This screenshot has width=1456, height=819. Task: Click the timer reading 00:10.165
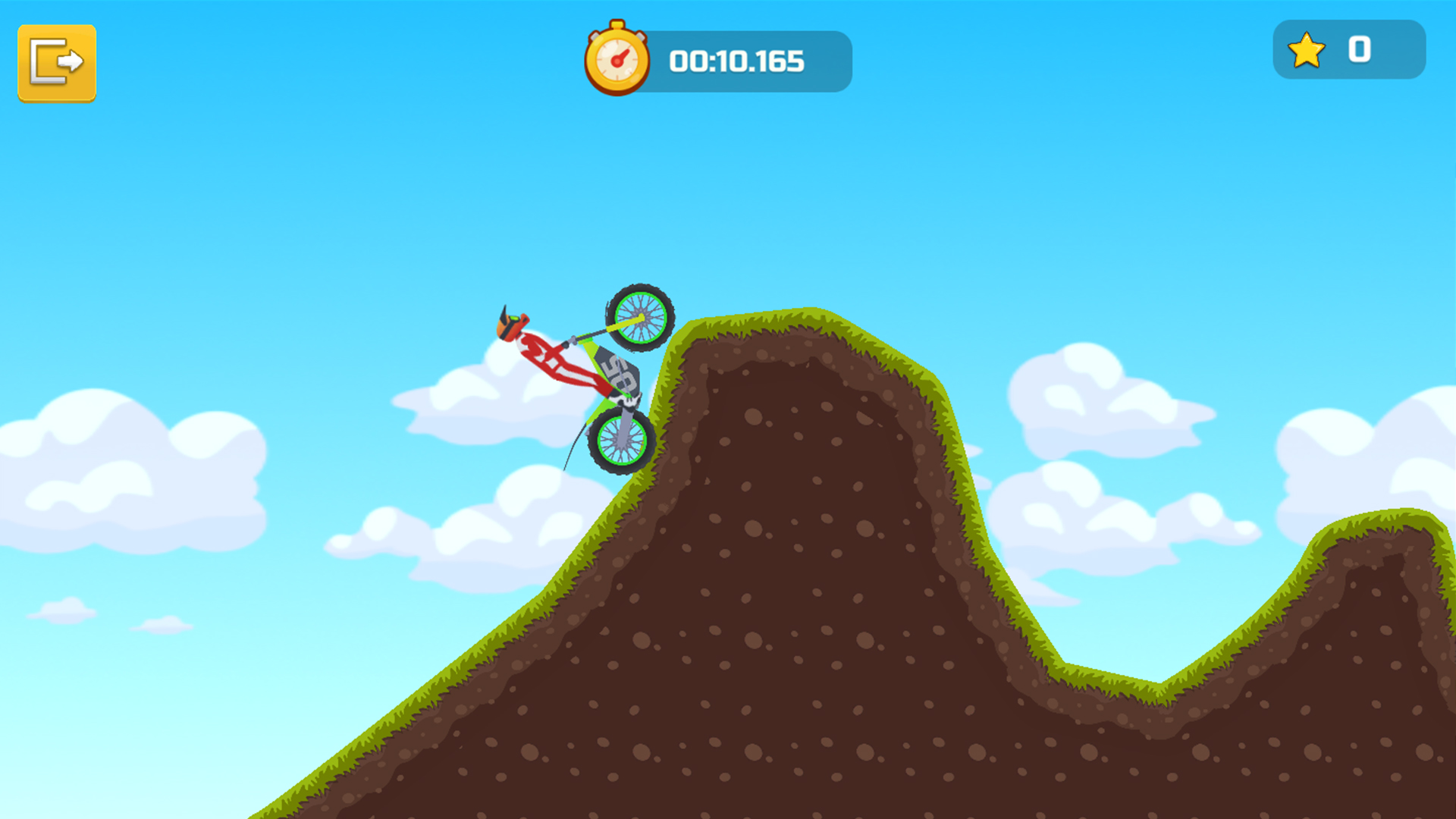(x=736, y=61)
